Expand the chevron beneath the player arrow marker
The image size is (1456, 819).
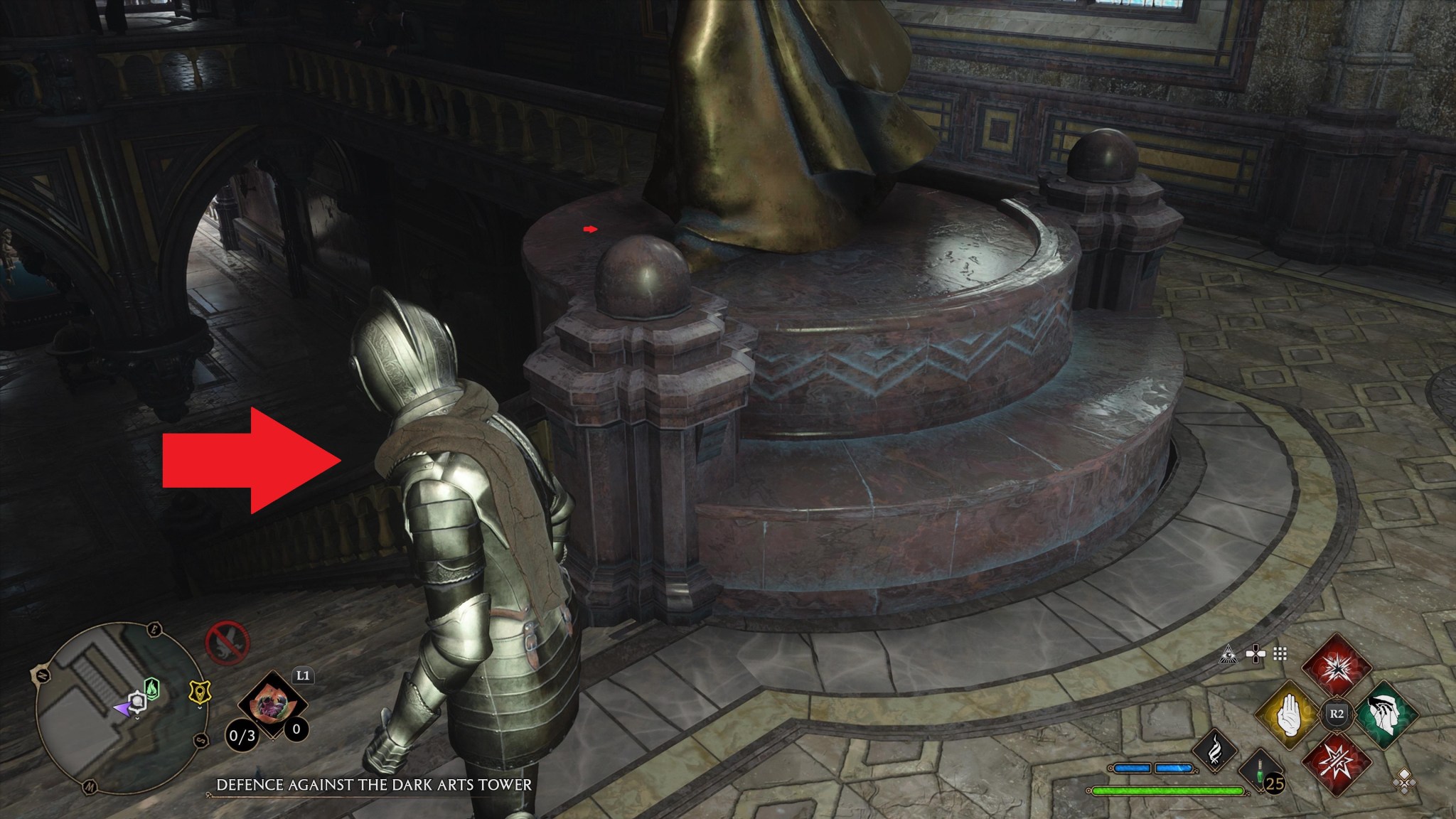tap(137, 718)
